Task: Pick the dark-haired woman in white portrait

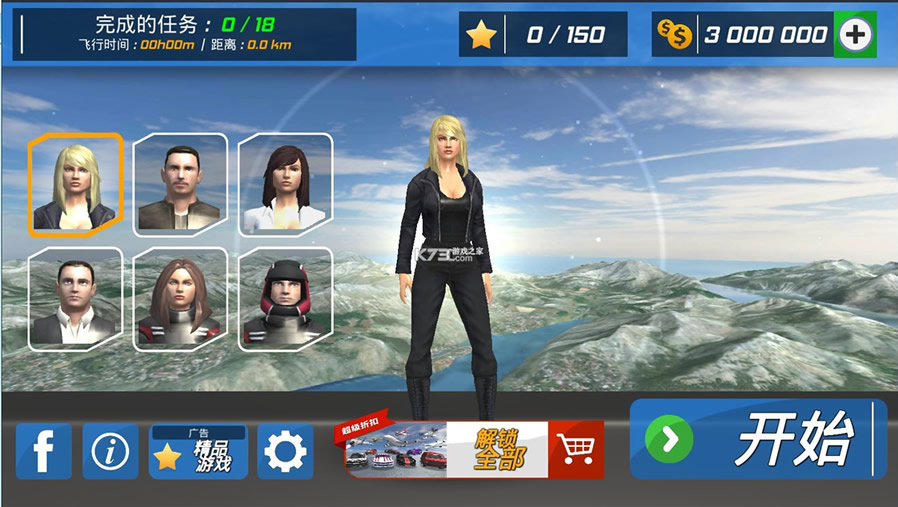Action: [285, 184]
